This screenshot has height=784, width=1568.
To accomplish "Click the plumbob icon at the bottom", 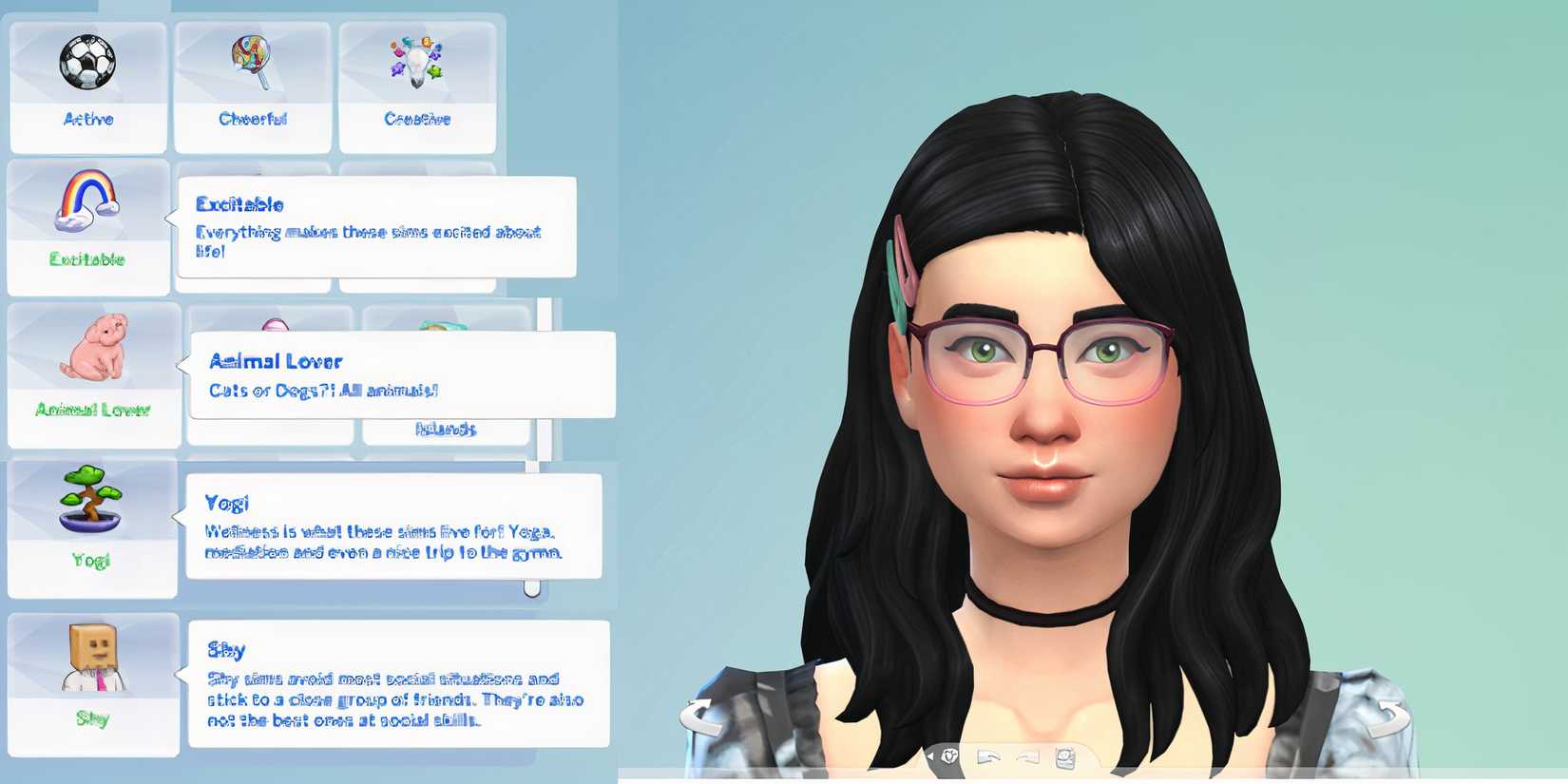I will pos(949,755).
